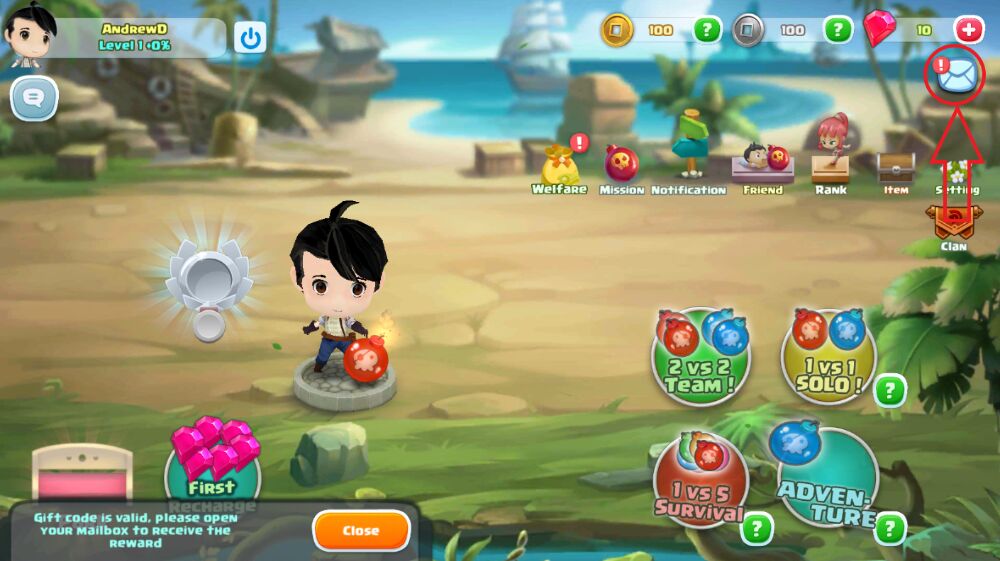Show help for gold coins
The width and height of the screenshot is (1000, 561).
707,30
